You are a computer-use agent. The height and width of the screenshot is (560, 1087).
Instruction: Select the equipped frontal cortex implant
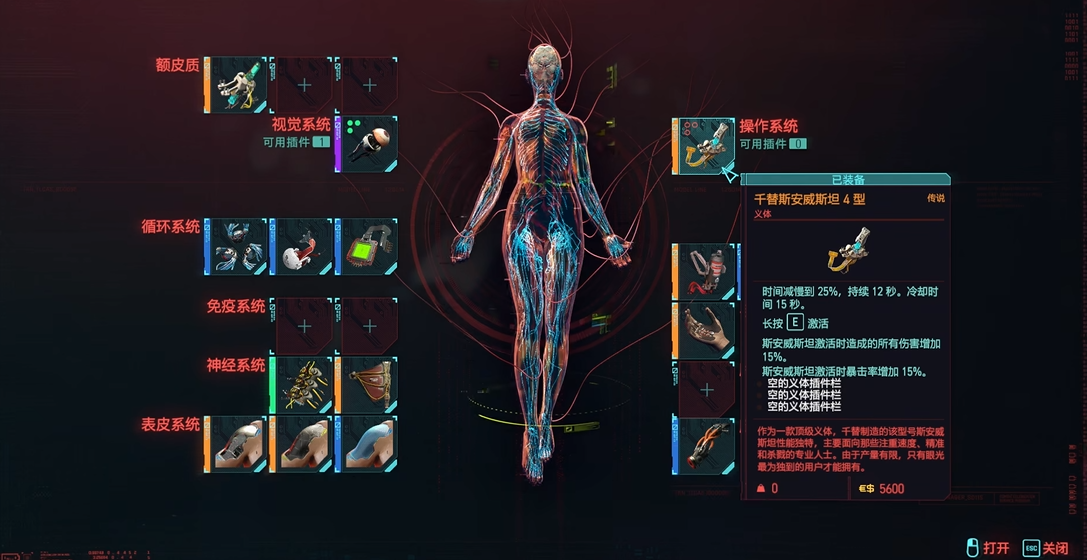pos(237,84)
